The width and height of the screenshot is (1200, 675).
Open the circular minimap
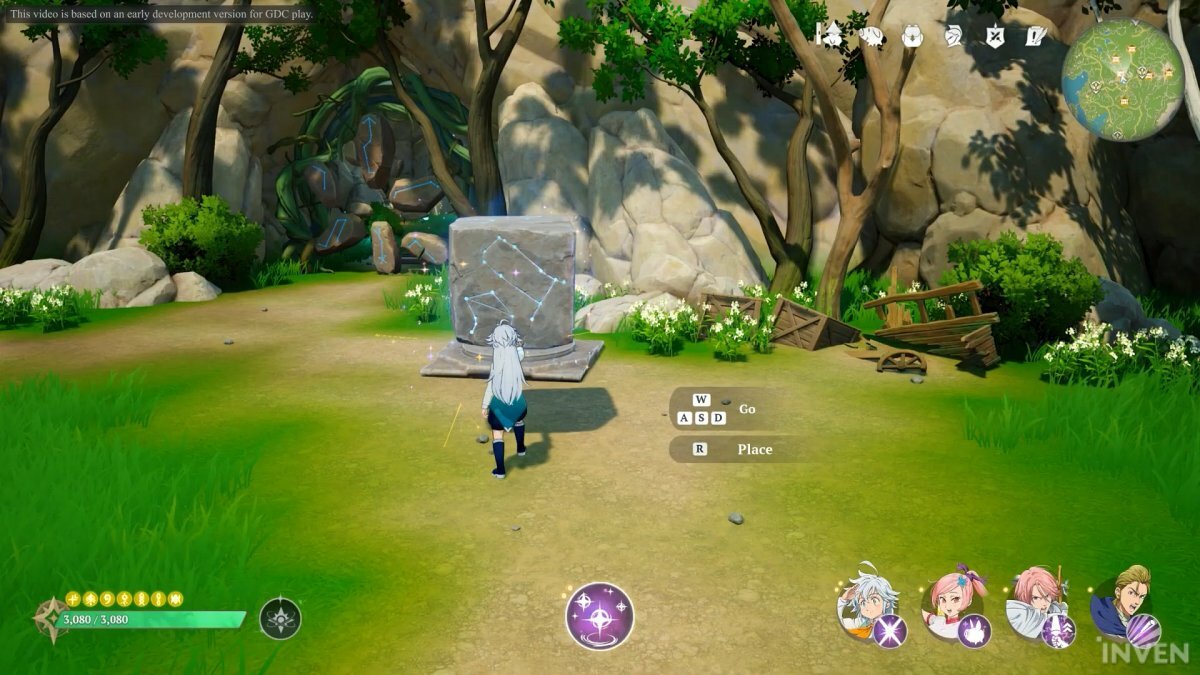pyautogui.click(x=1122, y=79)
